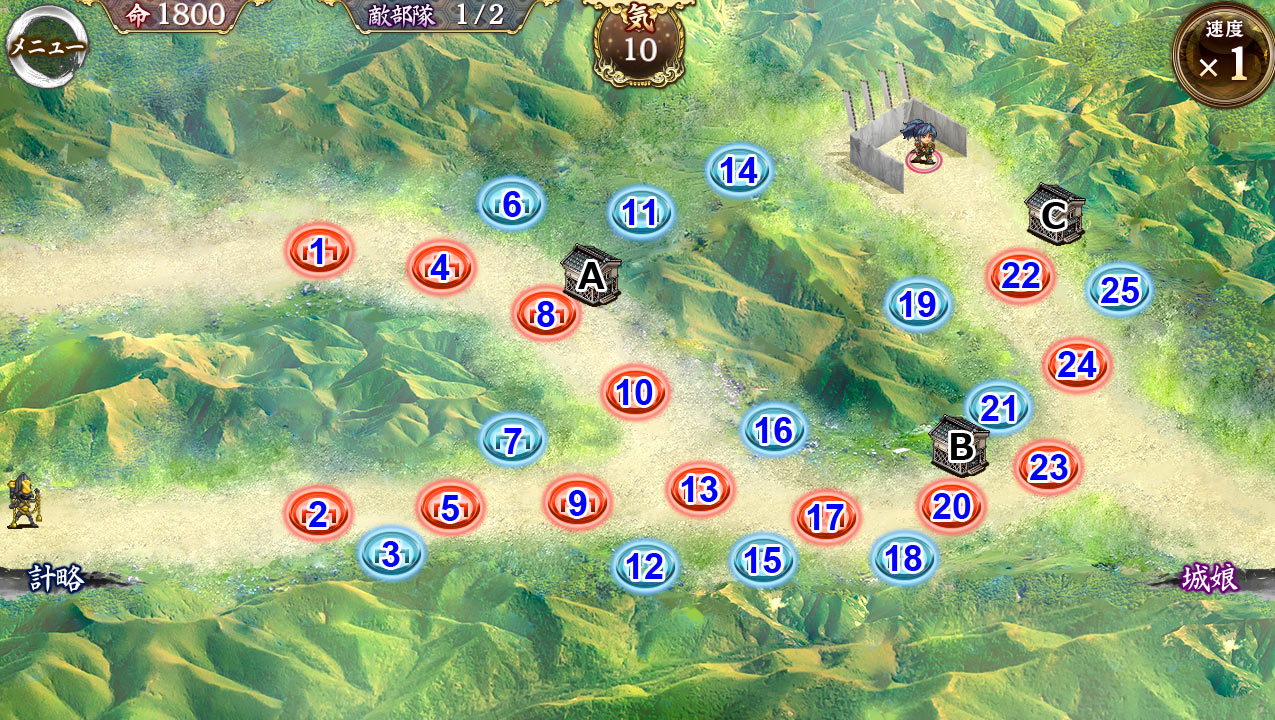Choose red deployment slot 10

[635, 393]
